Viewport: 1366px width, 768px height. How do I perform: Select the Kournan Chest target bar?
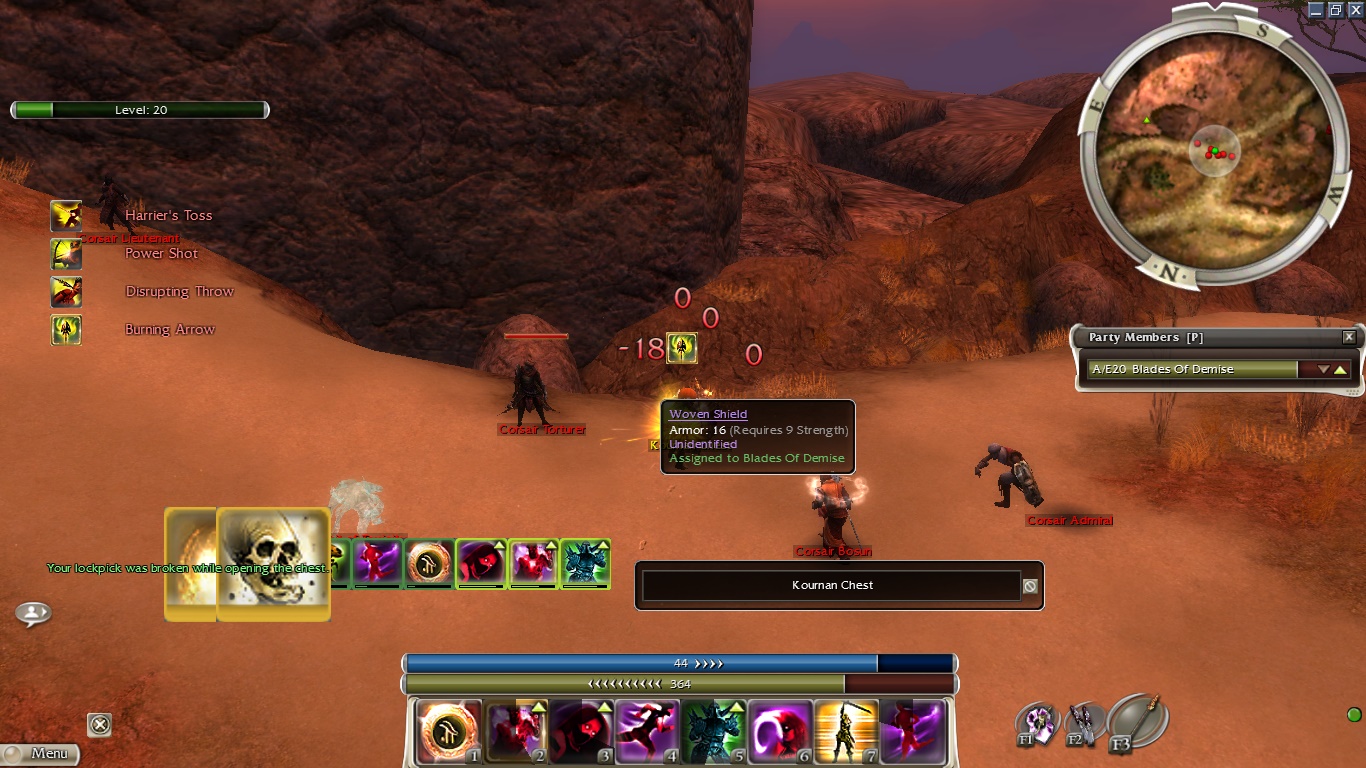click(x=832, y=586)
